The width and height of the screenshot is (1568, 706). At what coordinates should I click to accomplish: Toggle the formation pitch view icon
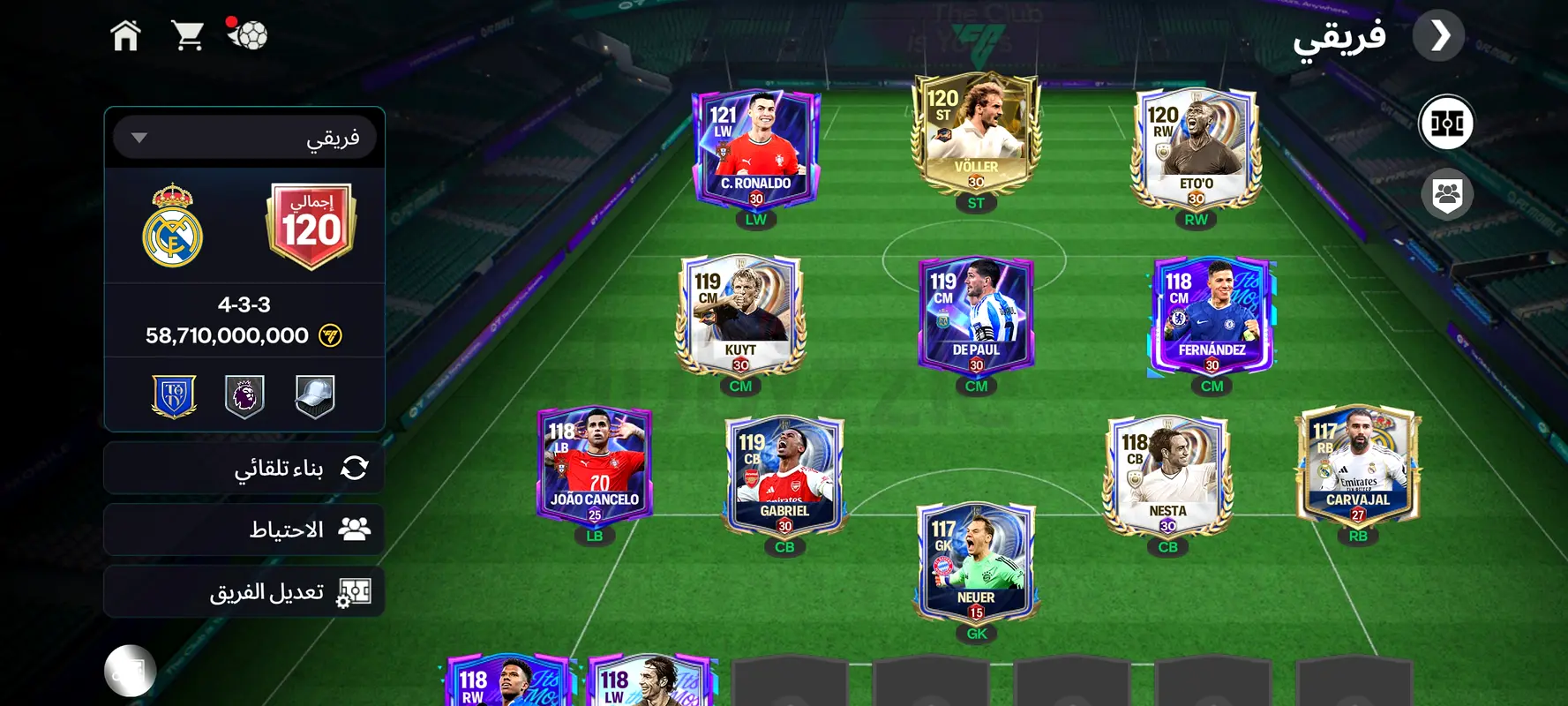click(x=1446, y=123)
